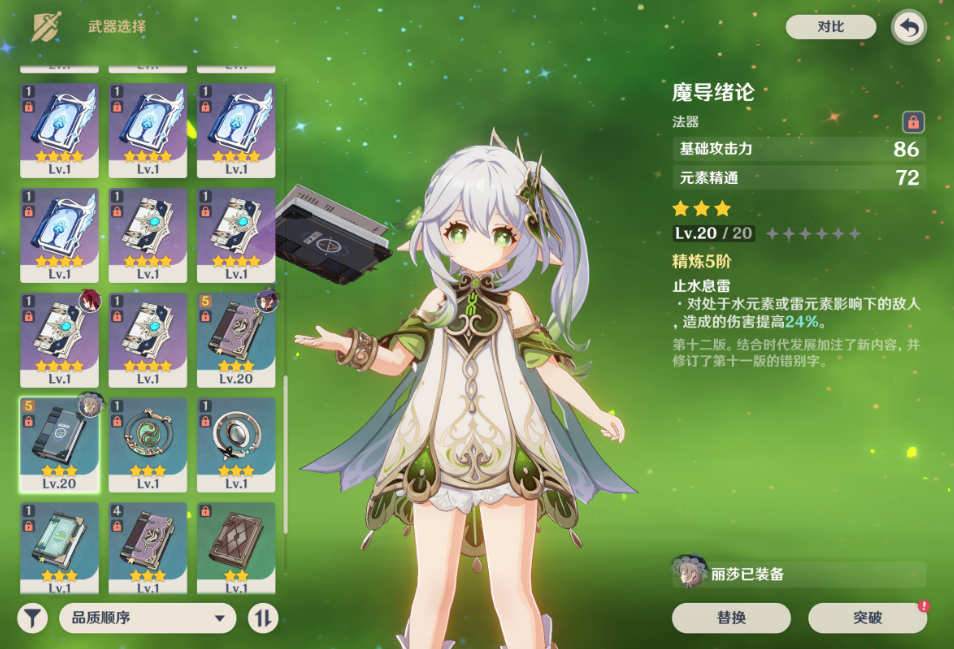Select the brown two-star book
The height and width of the screenshot is (649, 954).
click(x=236, y=546)
